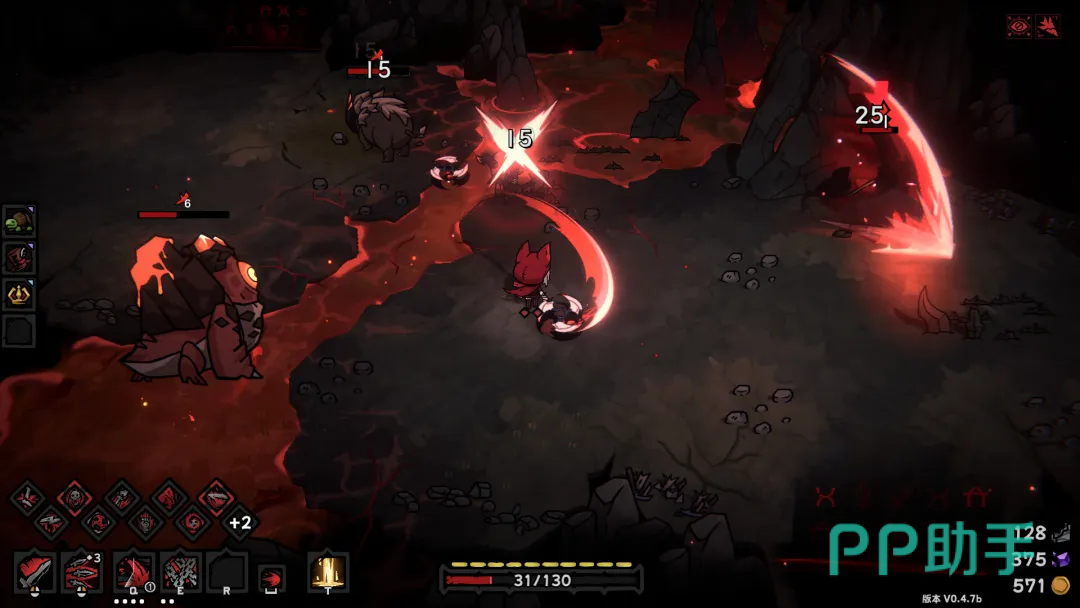
Task: Activate the red dash skill icon
Action: coord(271,578)
